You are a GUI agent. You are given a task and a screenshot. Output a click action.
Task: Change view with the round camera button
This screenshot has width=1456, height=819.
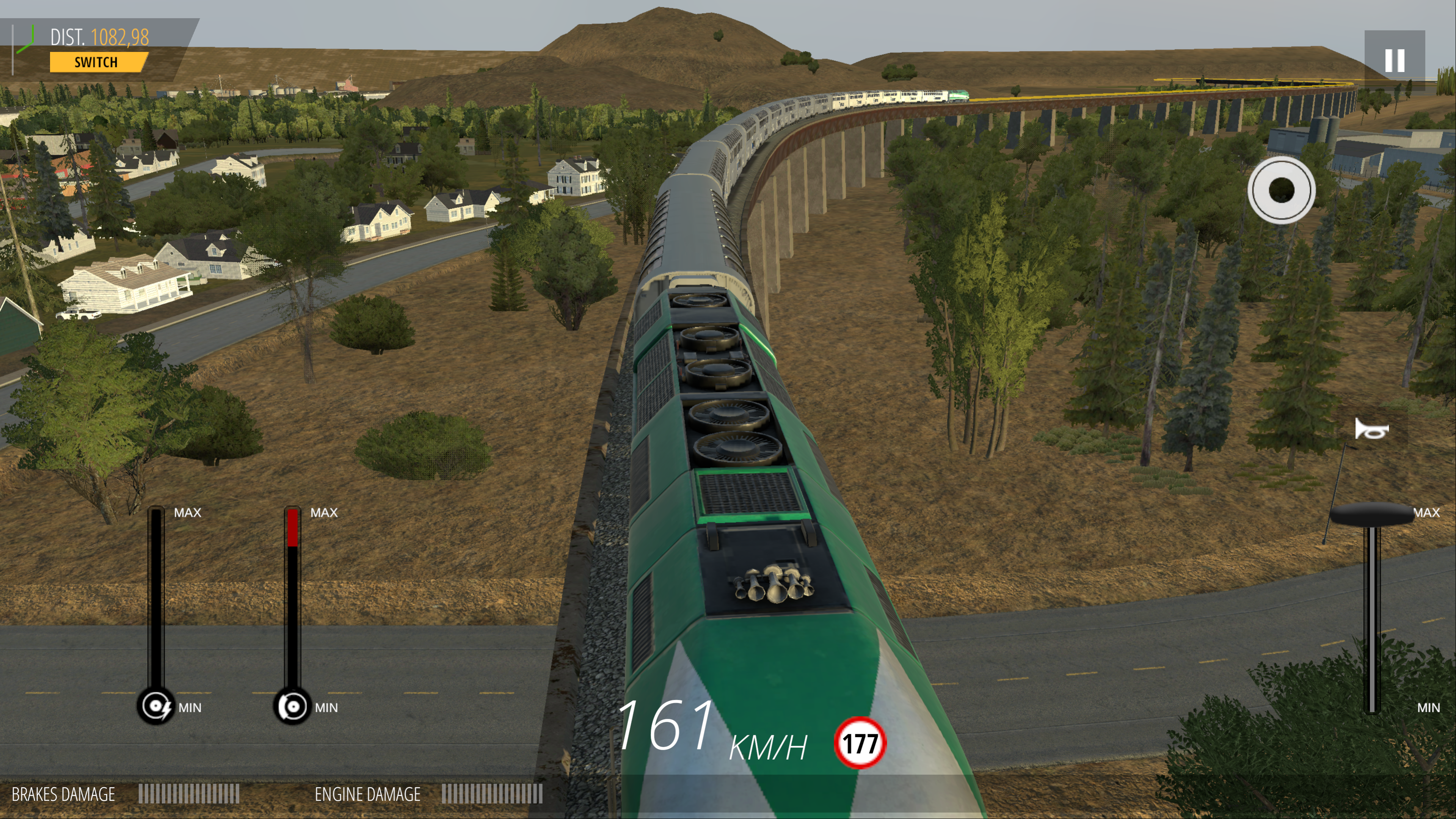point(1281,190)
